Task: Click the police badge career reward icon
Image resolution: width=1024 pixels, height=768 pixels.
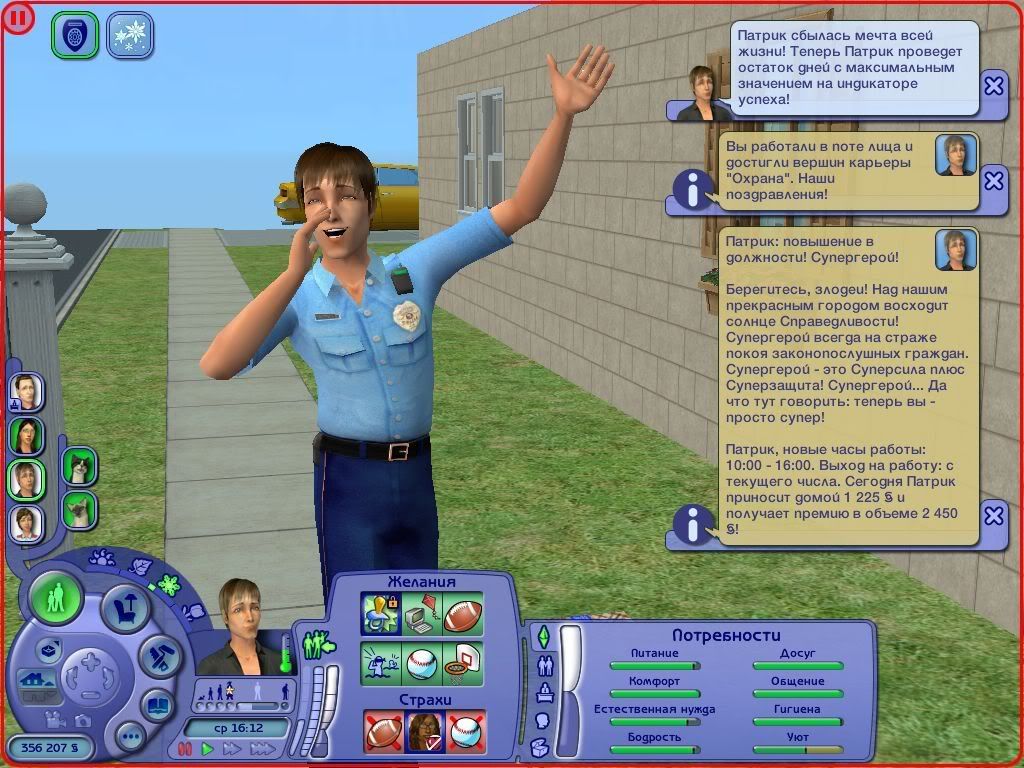Action: (x=75, y=34)
